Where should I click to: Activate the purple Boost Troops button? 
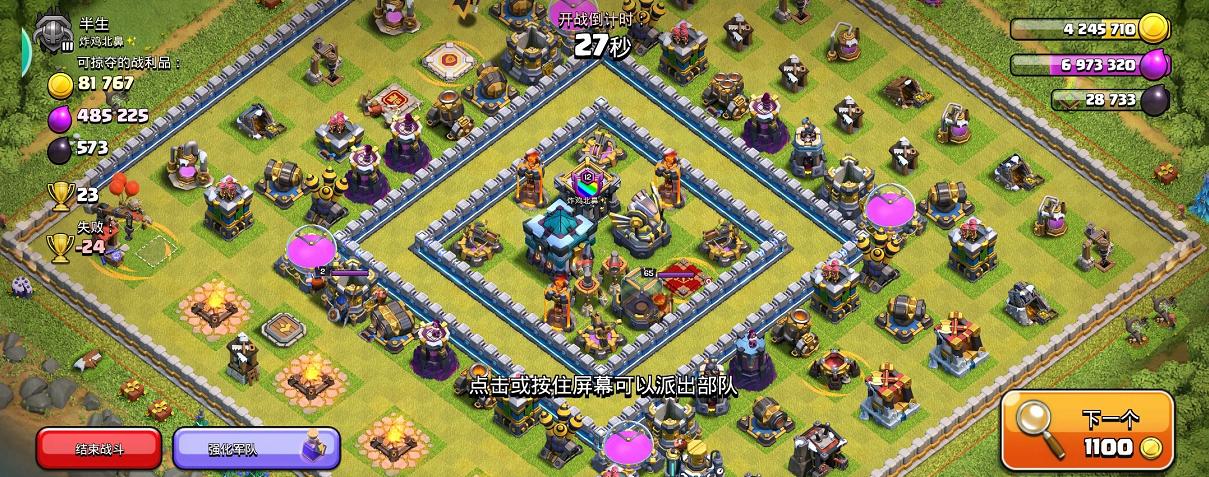click(x=256, y=449)
